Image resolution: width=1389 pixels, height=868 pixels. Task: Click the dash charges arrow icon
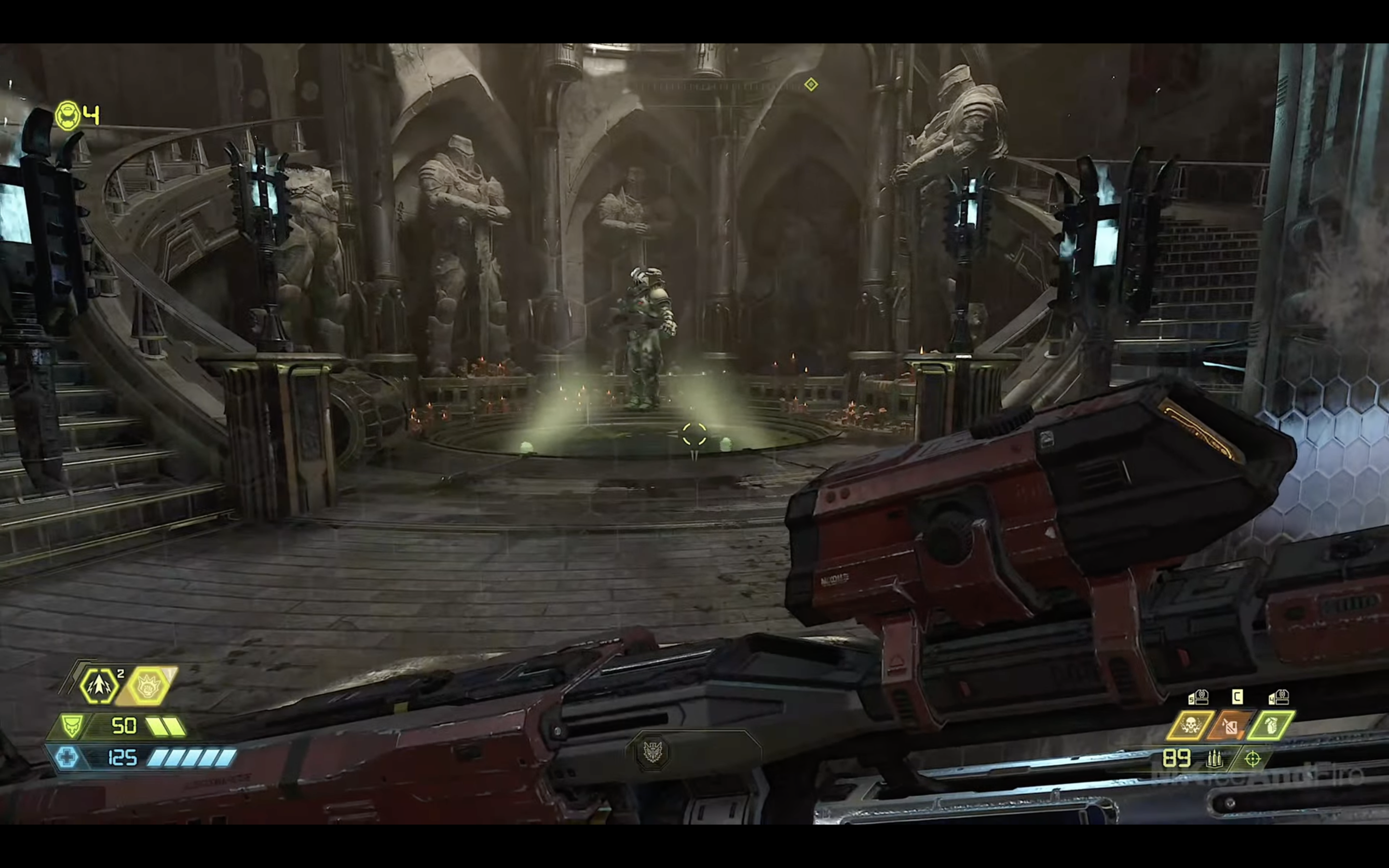pos(99,685)
